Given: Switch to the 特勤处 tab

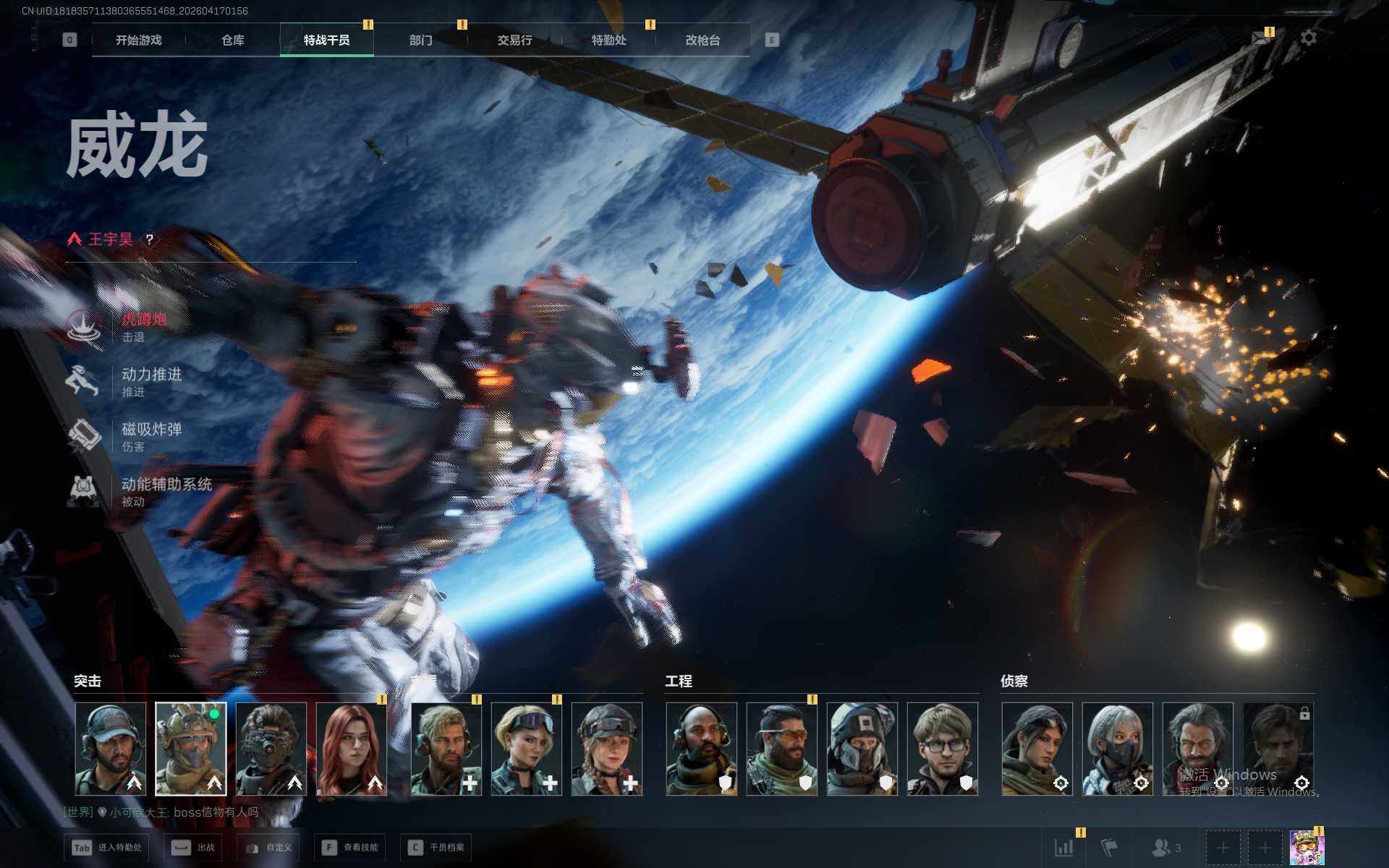Looking at the screenshot, I should (x=608, y=41).
